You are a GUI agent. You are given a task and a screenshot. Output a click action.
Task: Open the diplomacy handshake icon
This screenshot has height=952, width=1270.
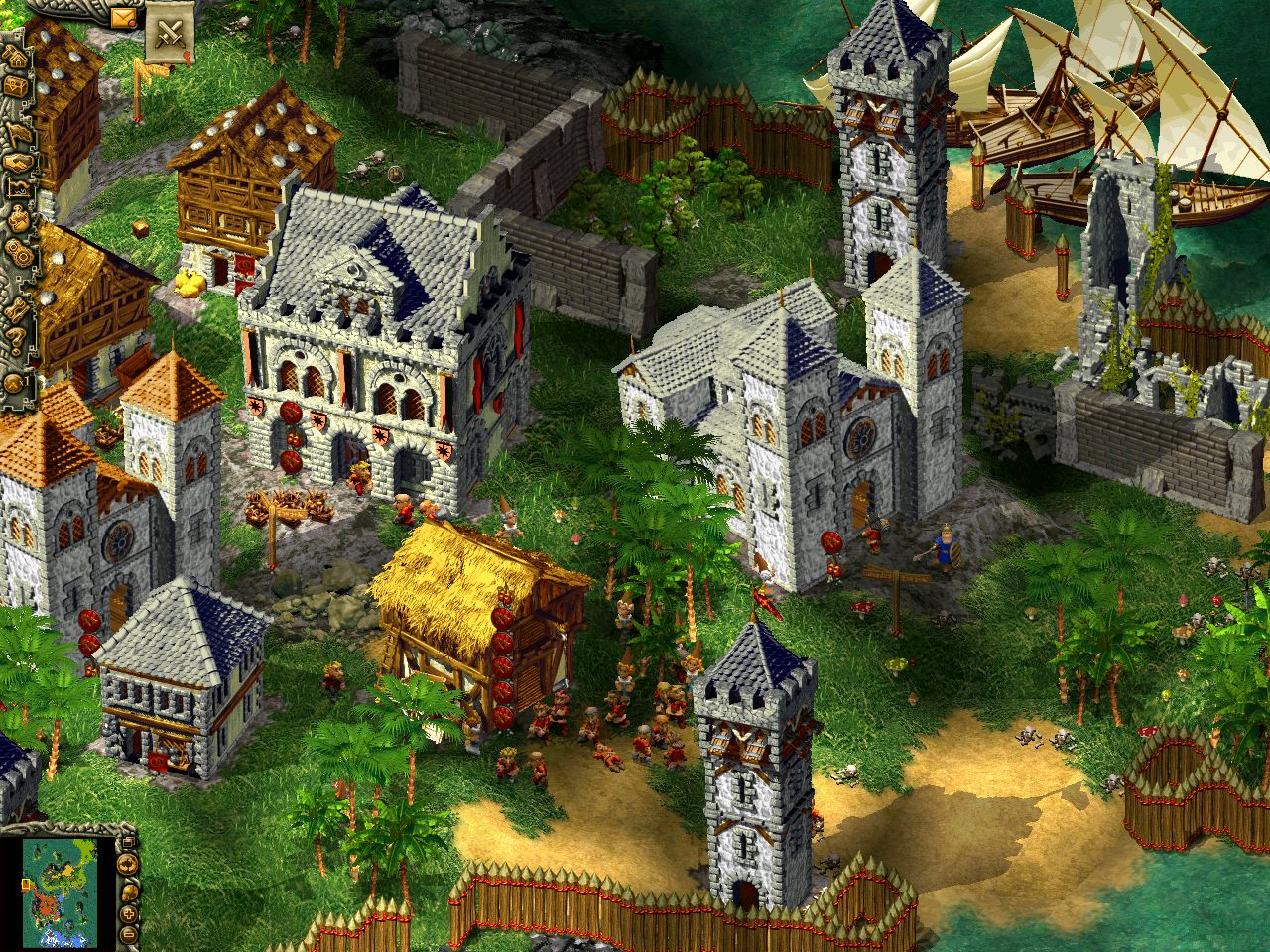(17, 162)
